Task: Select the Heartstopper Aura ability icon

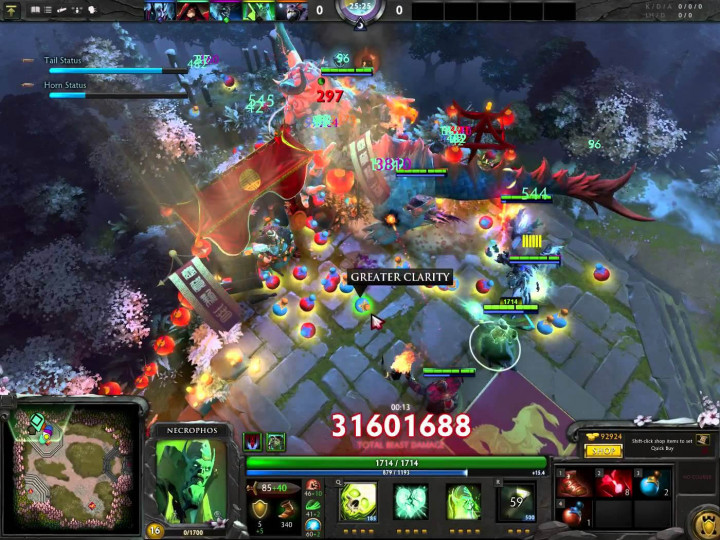Action: (x=411, y=501)
